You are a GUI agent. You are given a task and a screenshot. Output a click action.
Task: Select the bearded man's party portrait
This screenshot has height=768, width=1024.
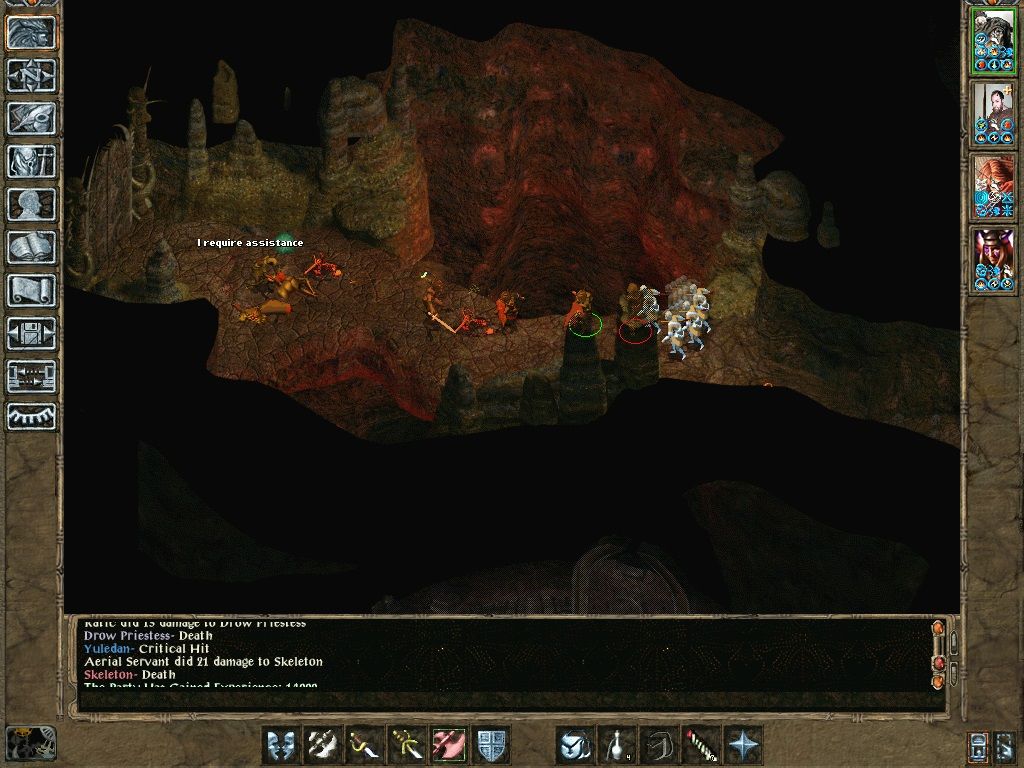(993, 113)
